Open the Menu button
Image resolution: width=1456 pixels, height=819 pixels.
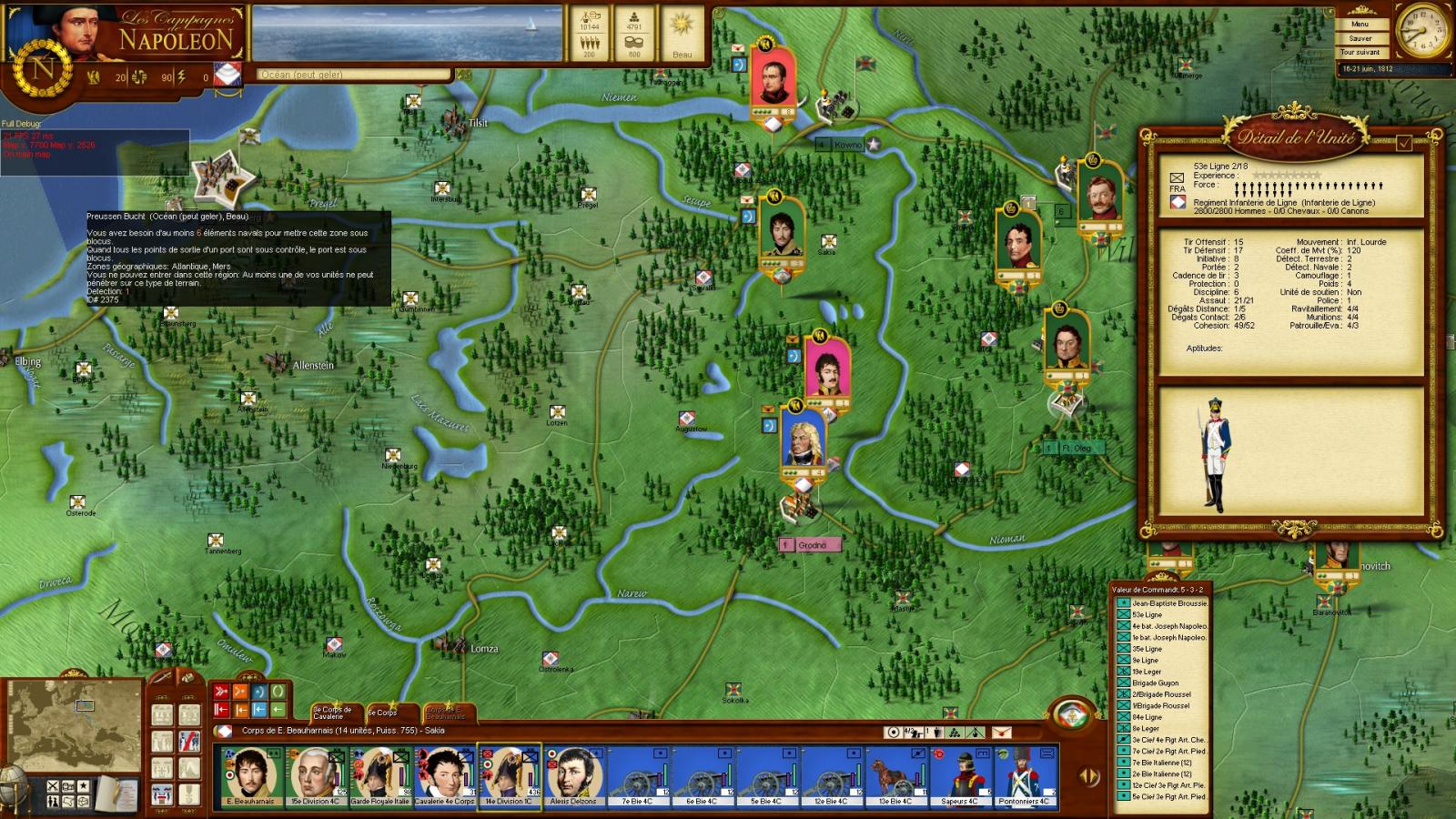tap(1360, 25)
